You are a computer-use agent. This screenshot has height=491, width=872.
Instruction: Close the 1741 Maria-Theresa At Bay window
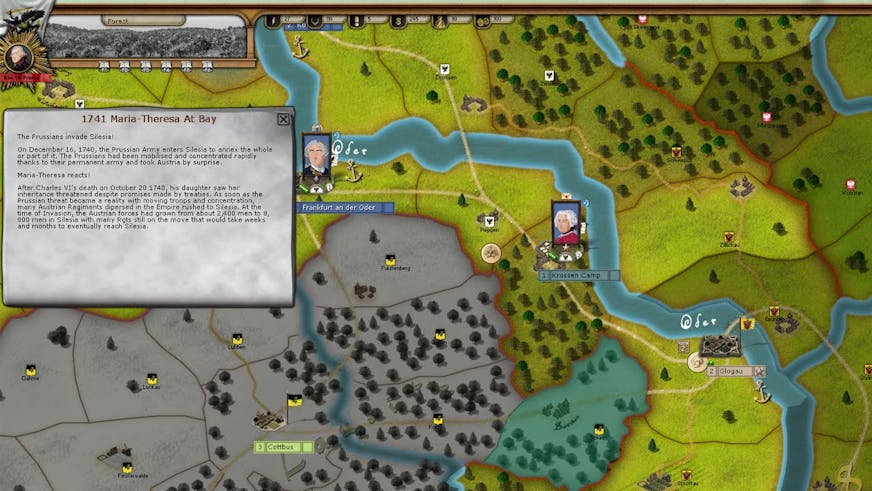click(x=283, y=119)
